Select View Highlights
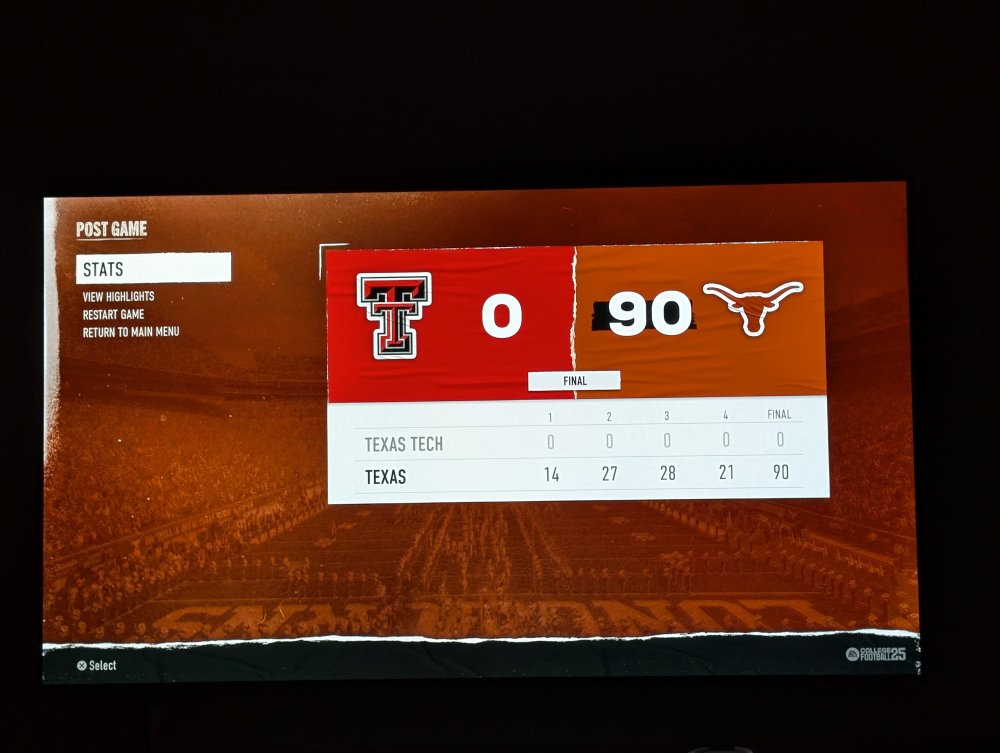 [x=118, y=297]
